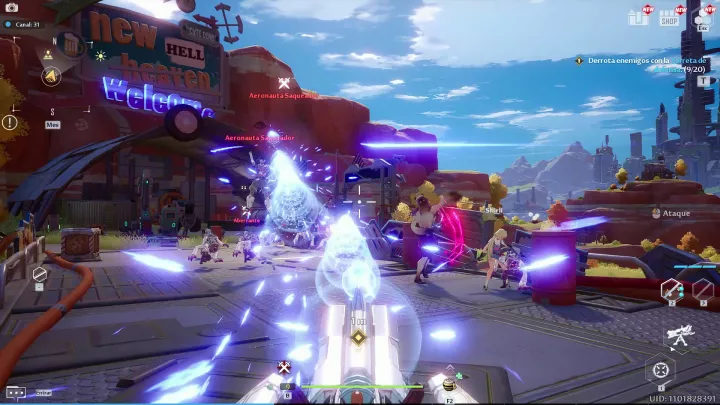Use the food item quick slot
The height and width of the screenshot is (405, 720).
[x=449, y=385]
